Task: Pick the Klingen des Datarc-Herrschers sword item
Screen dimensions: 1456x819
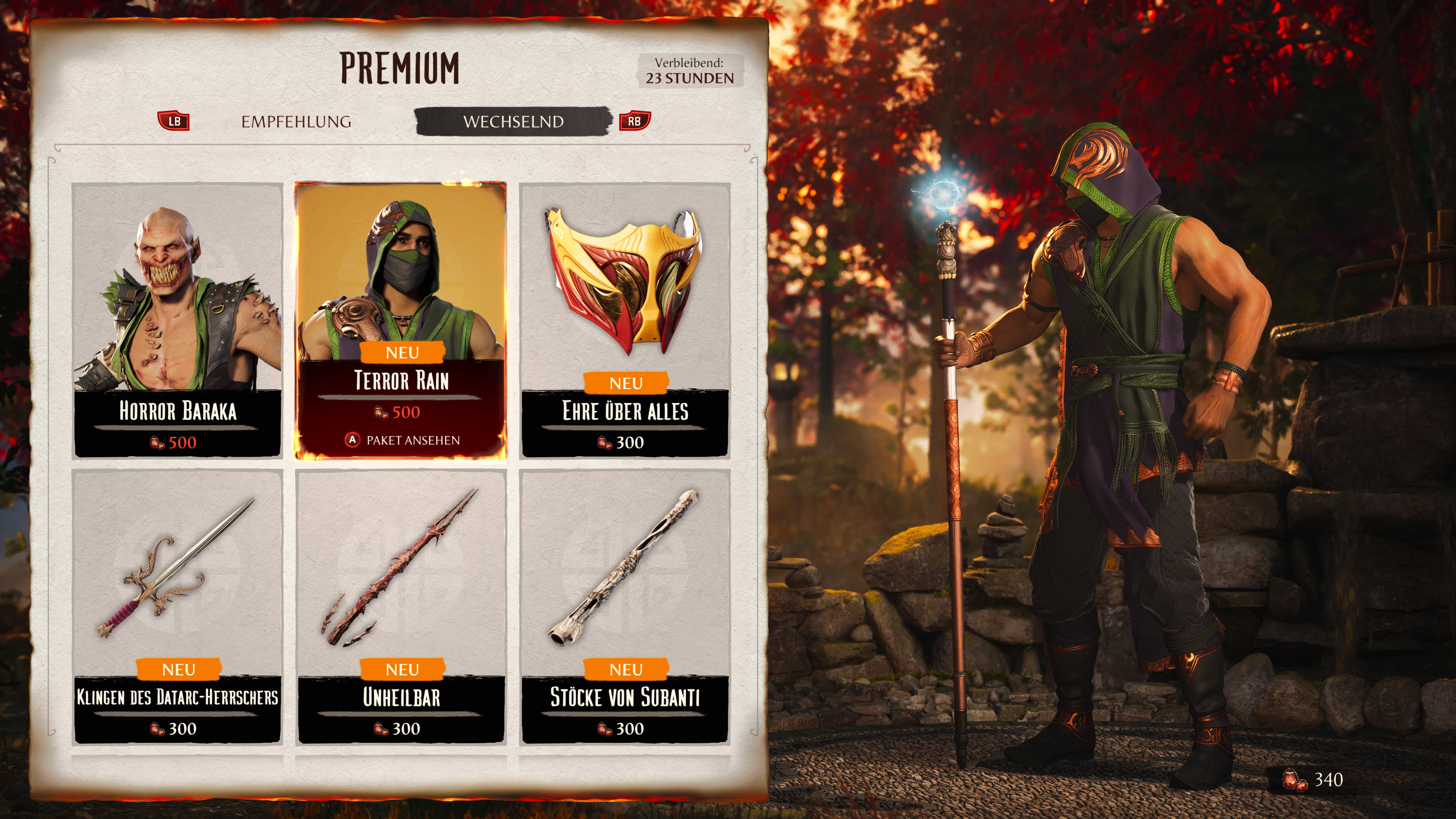Action: [177, 606]
